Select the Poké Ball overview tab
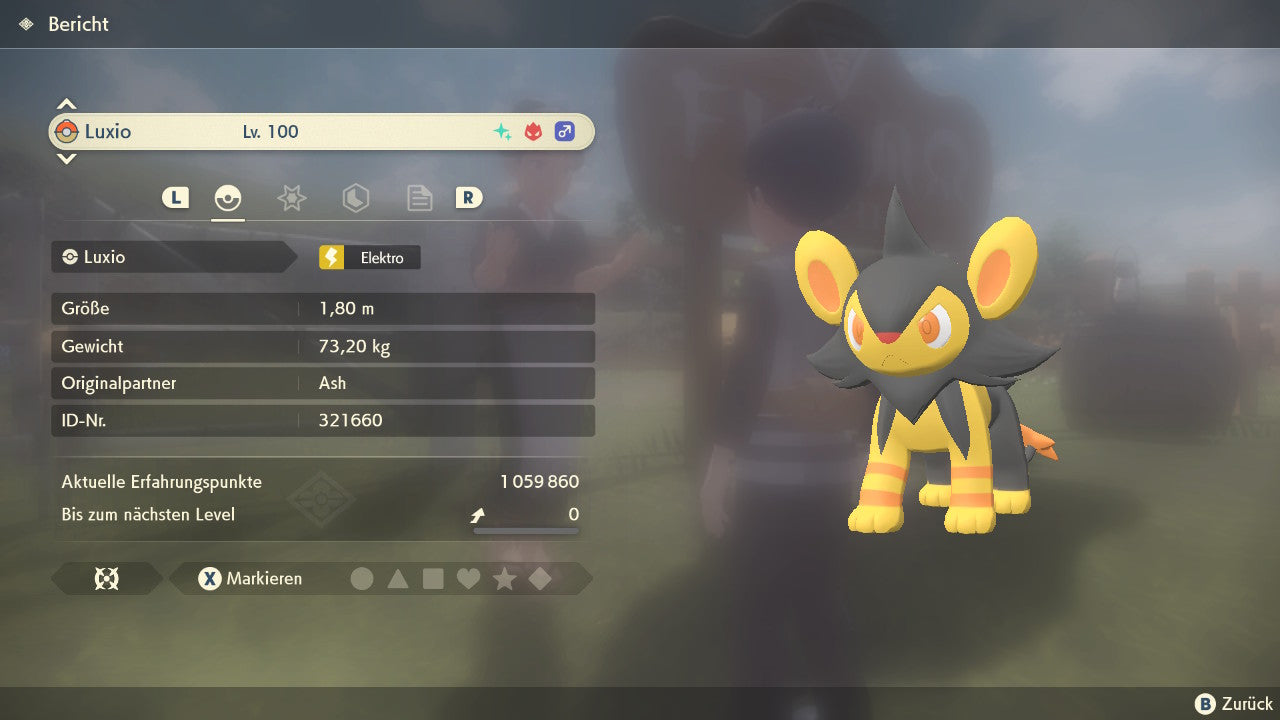The image size is (1280, 720). 228,198
